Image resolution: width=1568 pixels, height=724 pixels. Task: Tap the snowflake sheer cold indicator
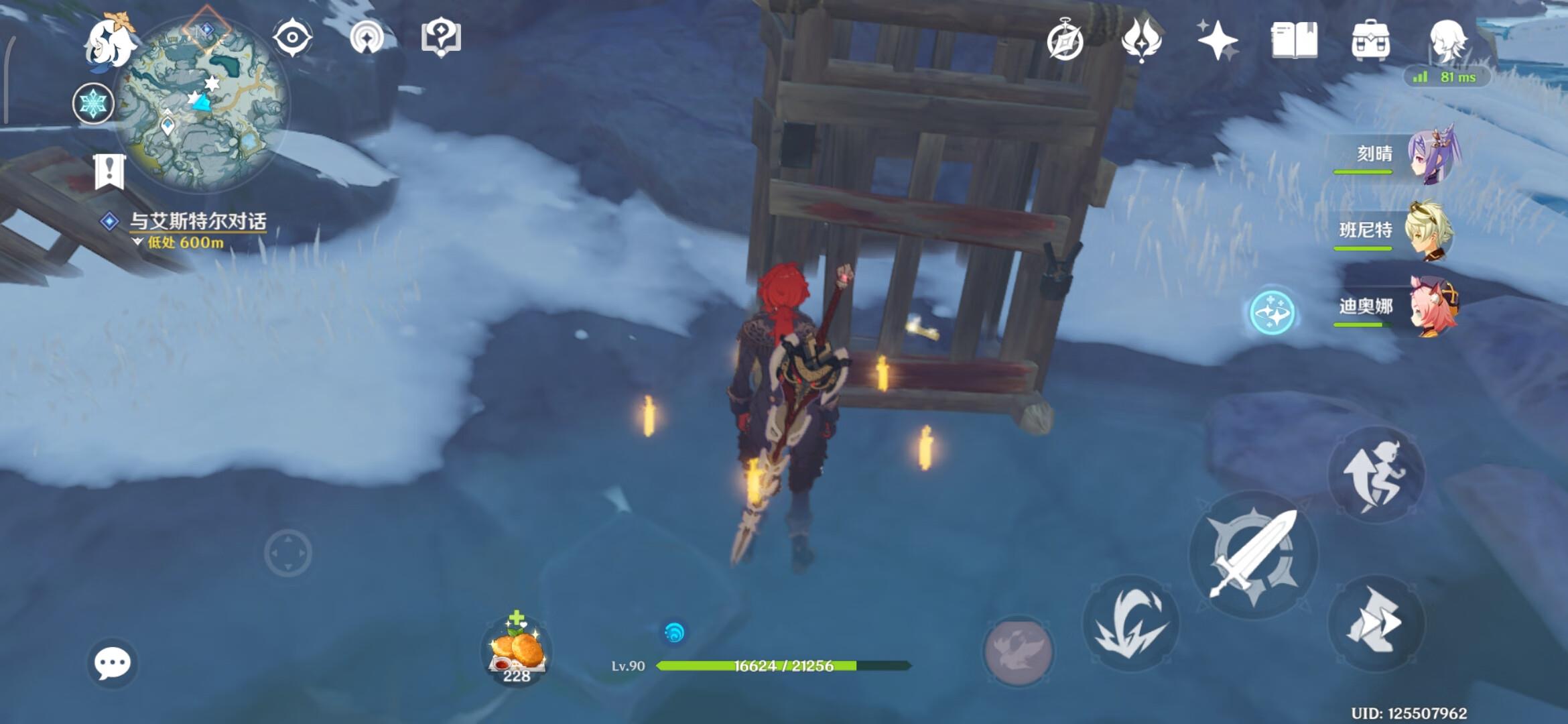point(93,104)
